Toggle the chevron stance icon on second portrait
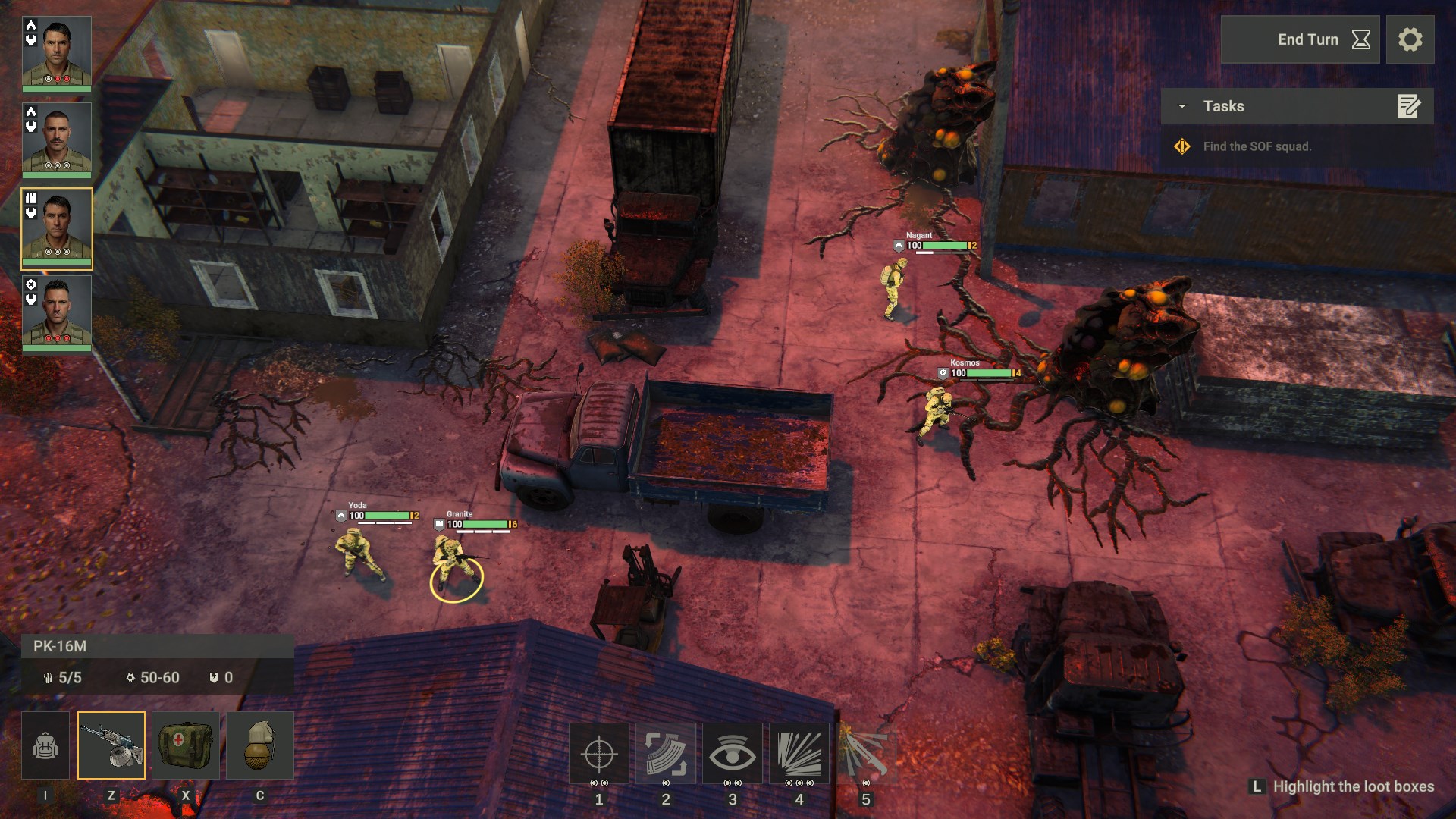 click(x=30, y=114)
